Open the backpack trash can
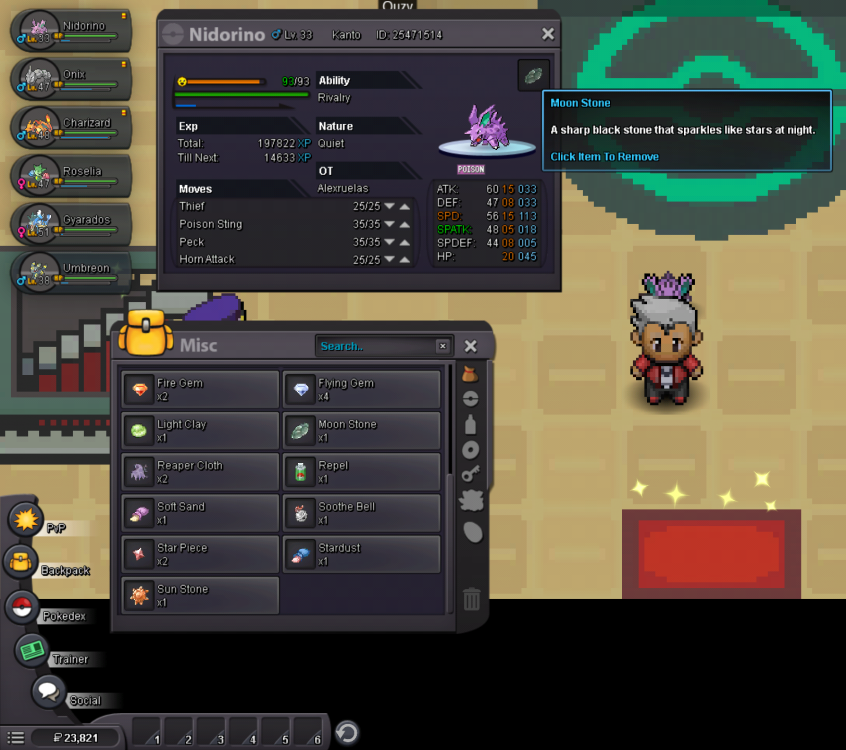Image resolution: width=846 pixels, height=750 pixels. [x=472, y=599]
